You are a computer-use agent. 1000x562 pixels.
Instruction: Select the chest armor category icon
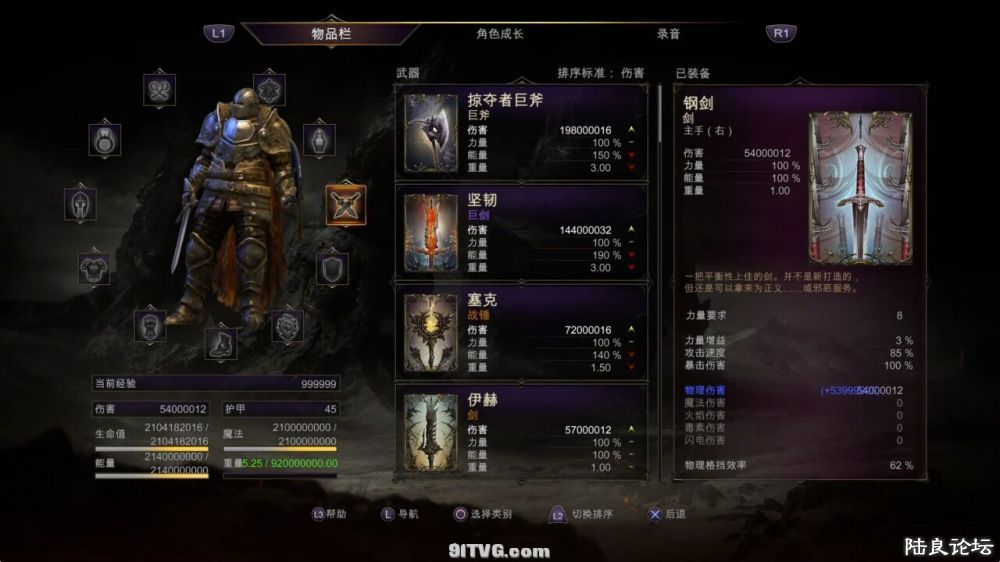pyautogui.click(x=95, y=267)
